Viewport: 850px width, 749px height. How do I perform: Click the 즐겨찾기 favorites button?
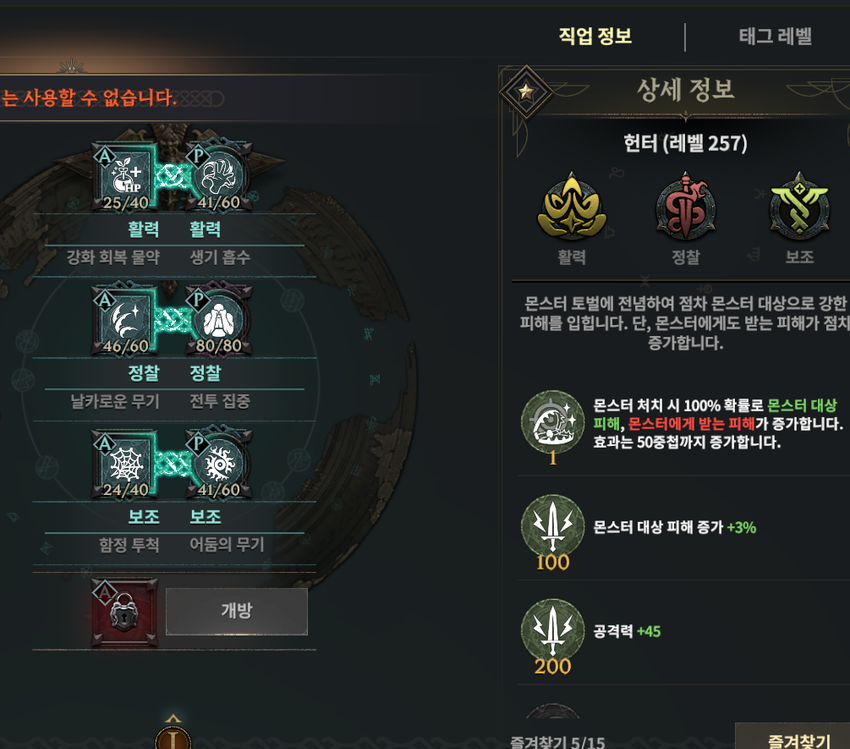point(793,737)
